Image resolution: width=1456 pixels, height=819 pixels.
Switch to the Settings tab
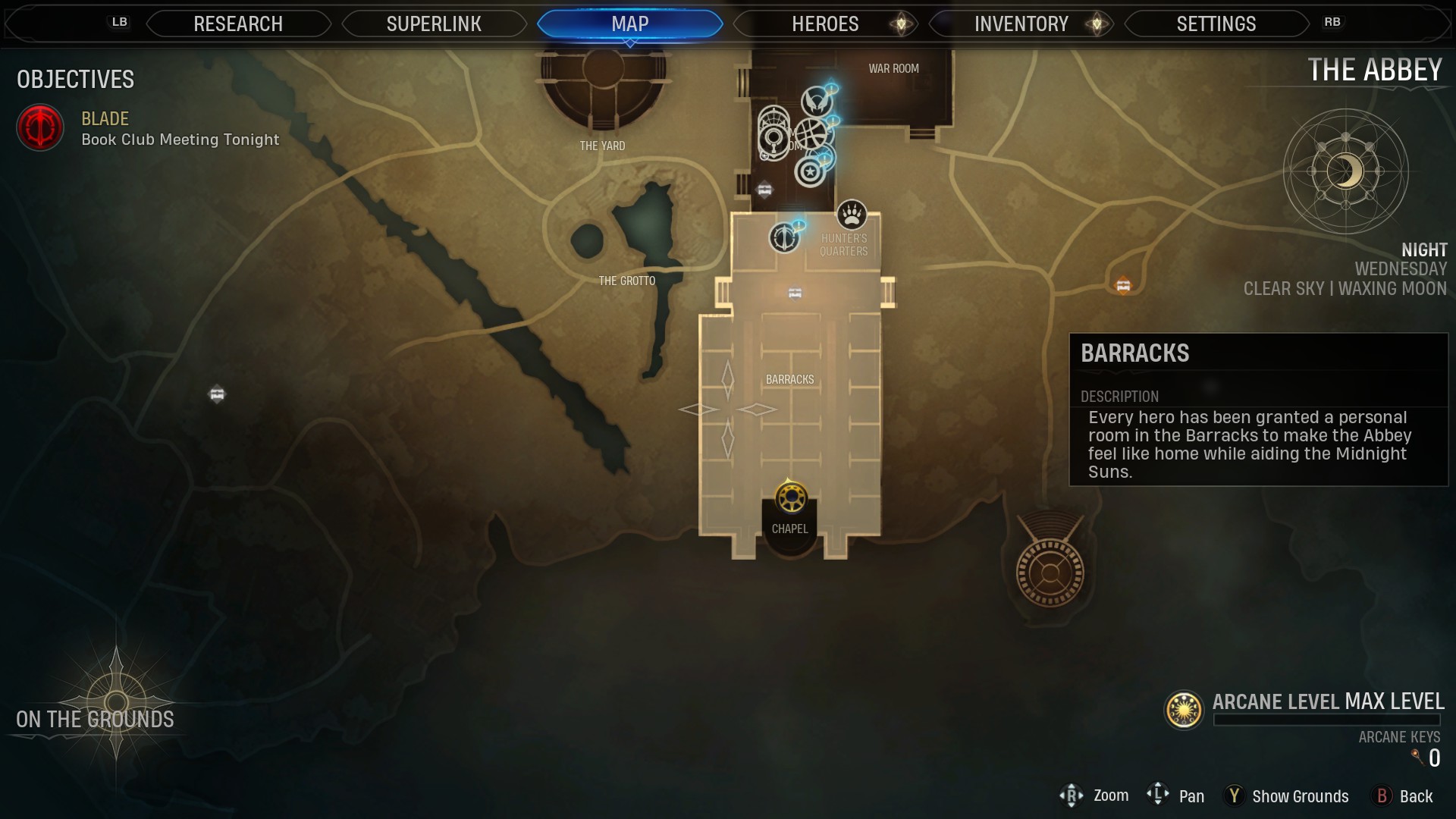(x=1216, y=24)
